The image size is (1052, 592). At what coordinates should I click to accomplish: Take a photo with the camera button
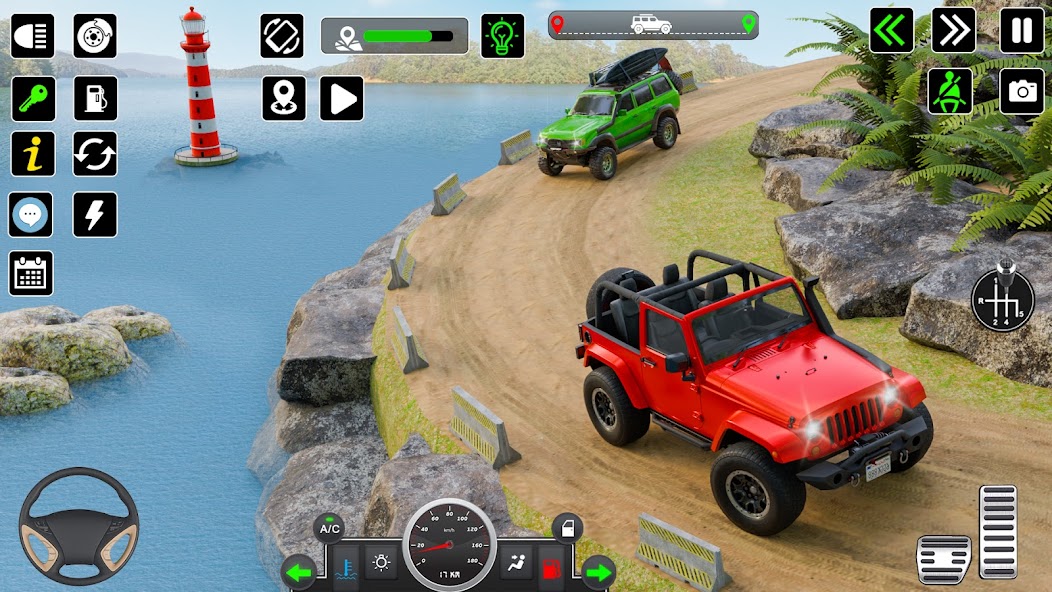[x=1021, y=91]
